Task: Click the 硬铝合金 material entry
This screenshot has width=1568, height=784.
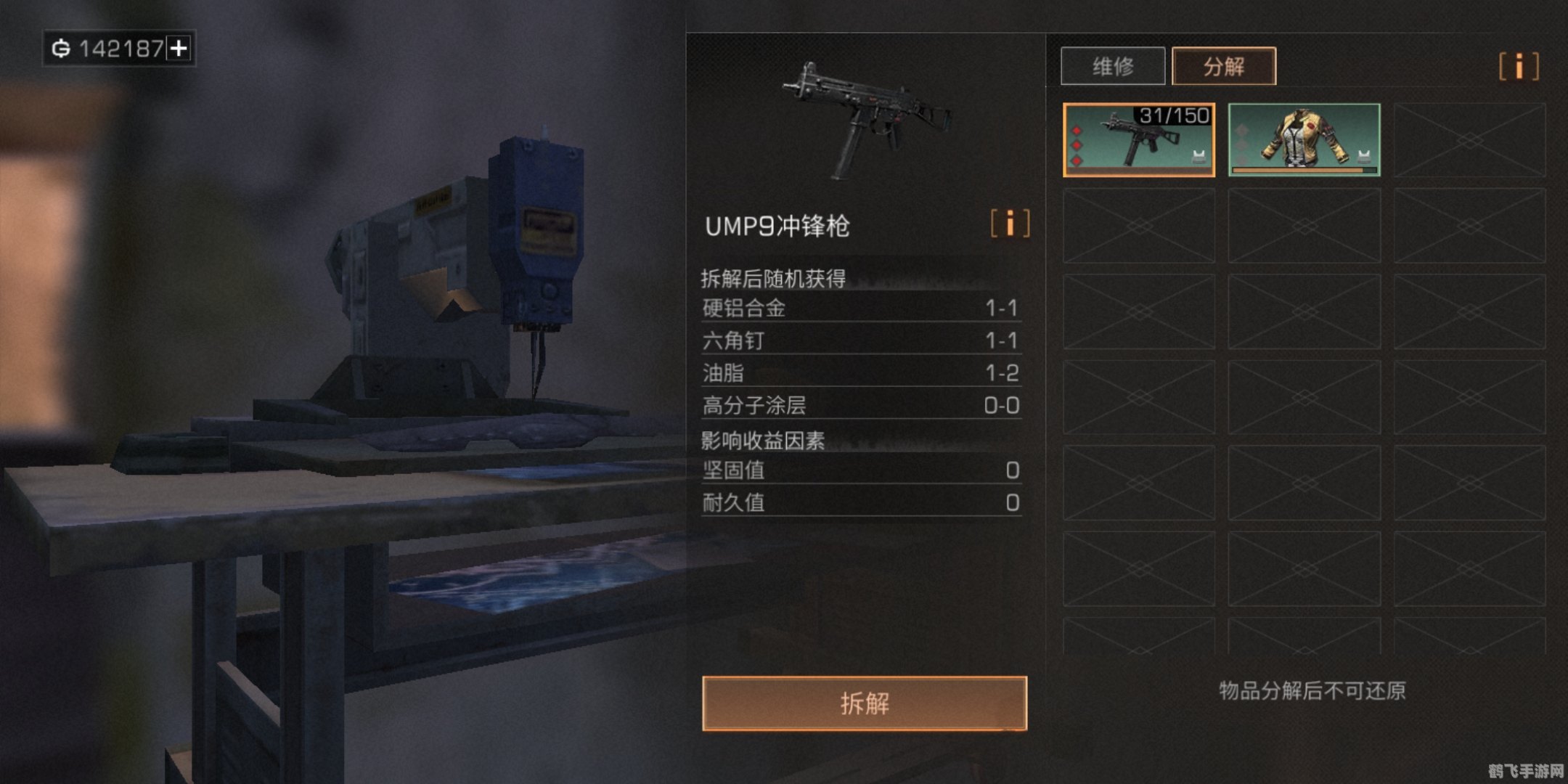Action: pyautogui.click(x=857, y=307)
